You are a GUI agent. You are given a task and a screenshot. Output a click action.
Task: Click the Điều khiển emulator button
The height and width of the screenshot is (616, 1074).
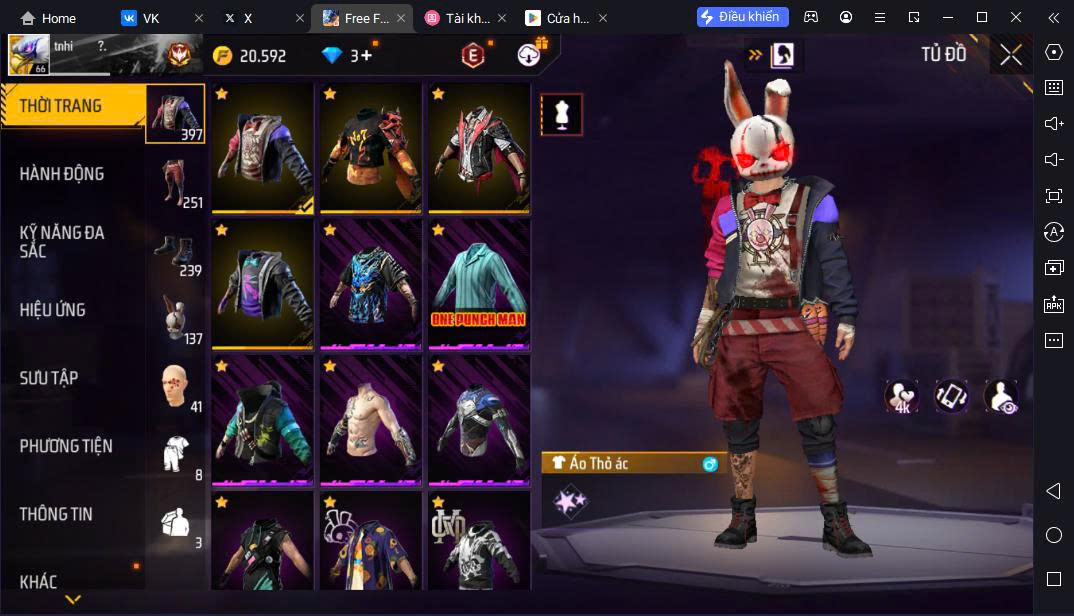click(x=742, y=17)
